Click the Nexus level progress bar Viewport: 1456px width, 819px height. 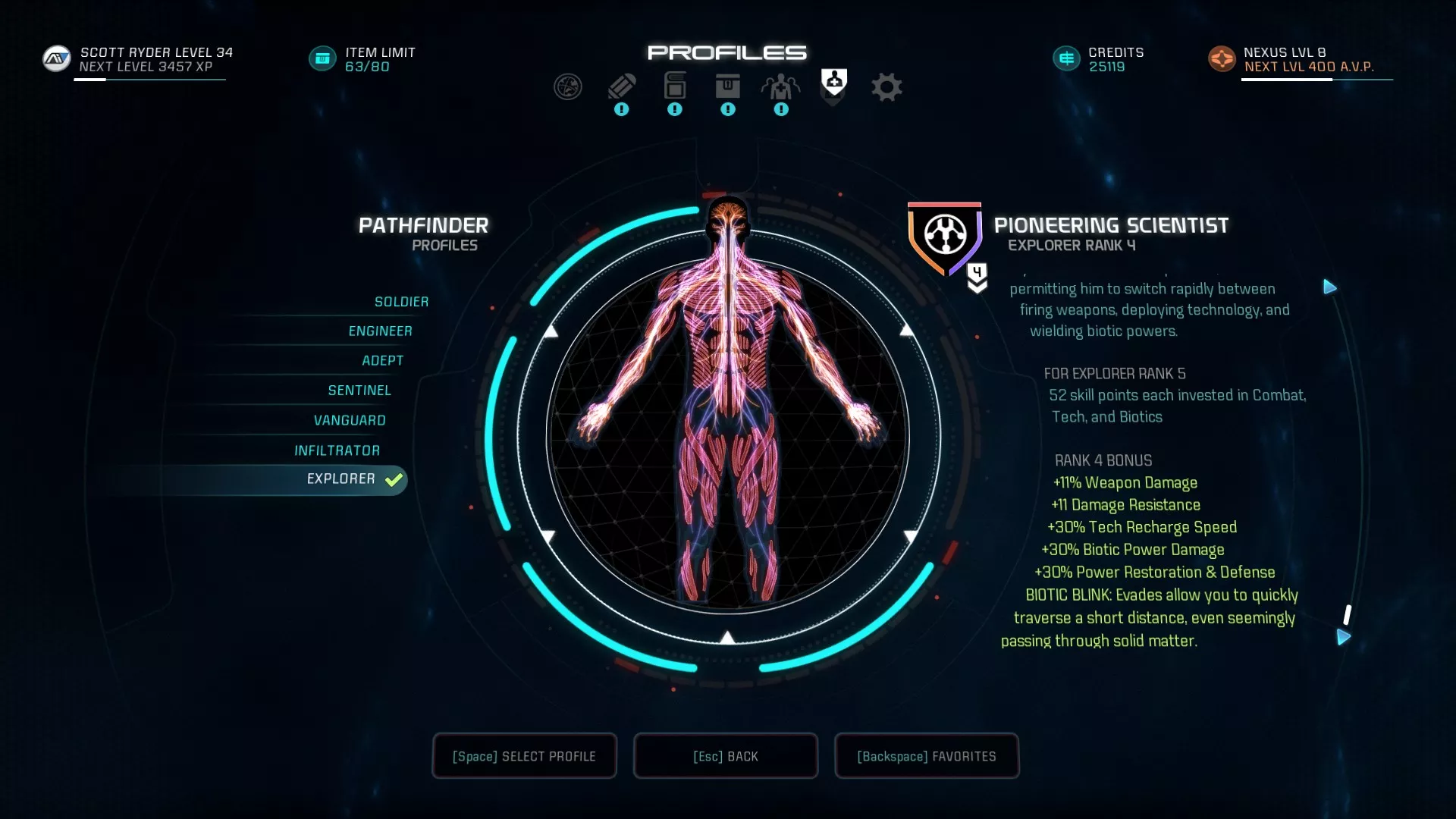pyautogui.click(x=1316, y=79)
